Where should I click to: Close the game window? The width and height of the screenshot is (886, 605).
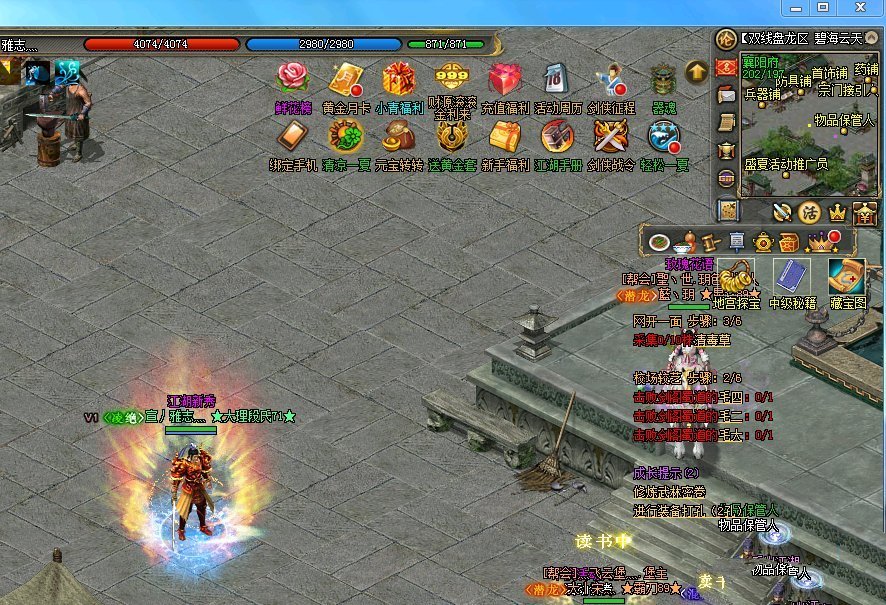859,8
